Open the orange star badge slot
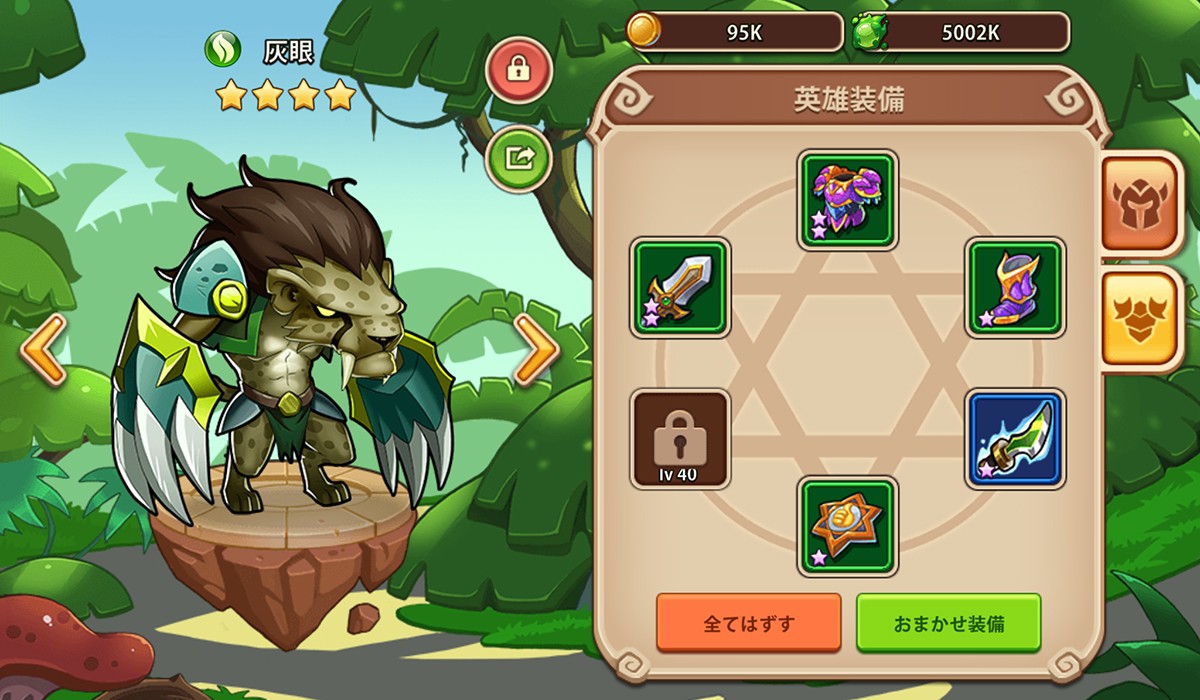The width and height of the screenshot is (1200, 700). [x=848, y=526]
